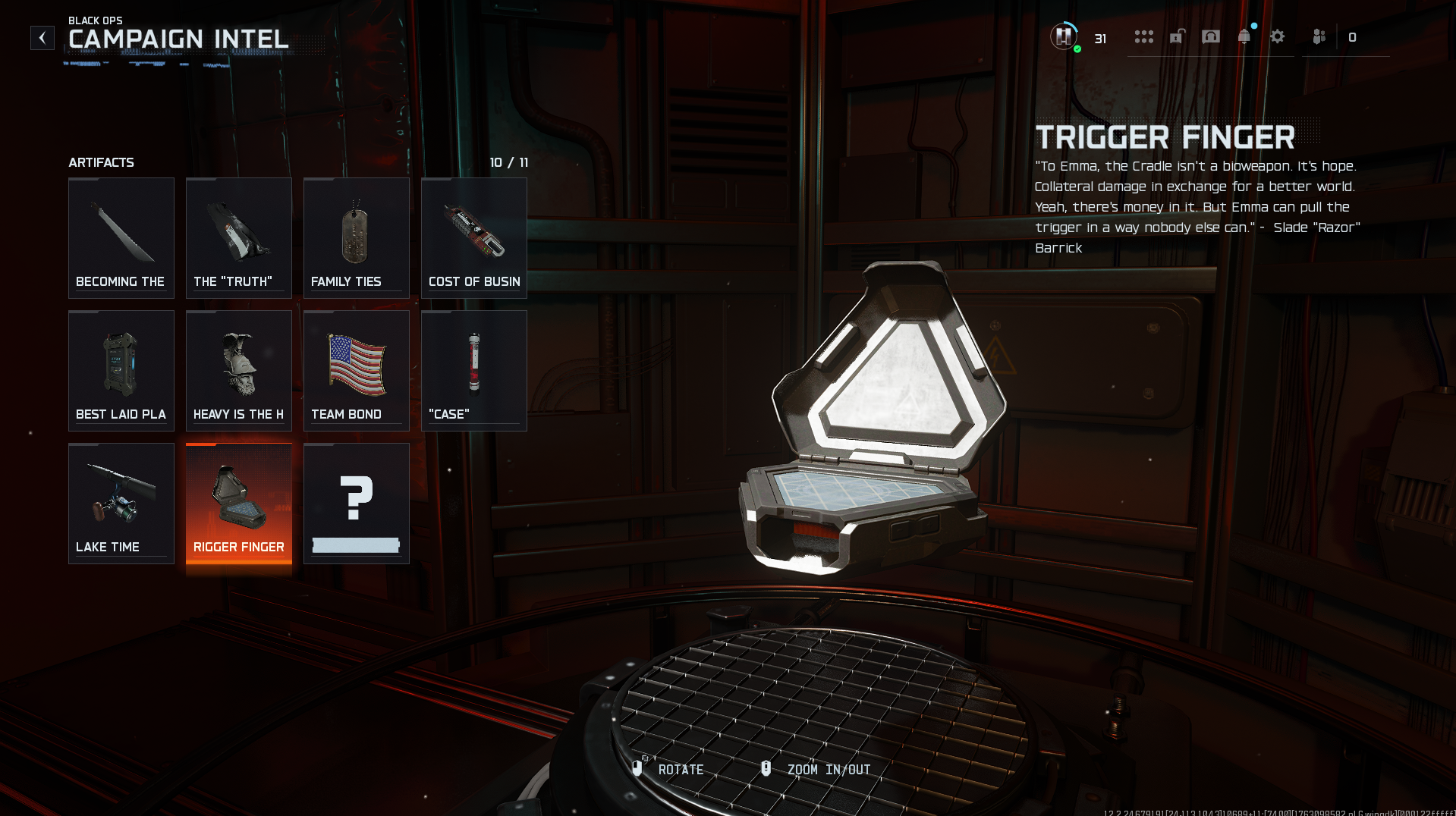The height and width of the screenshot is (816, 1456).
Task: Go back using the arrow button
Action: [x=42, y=38]
